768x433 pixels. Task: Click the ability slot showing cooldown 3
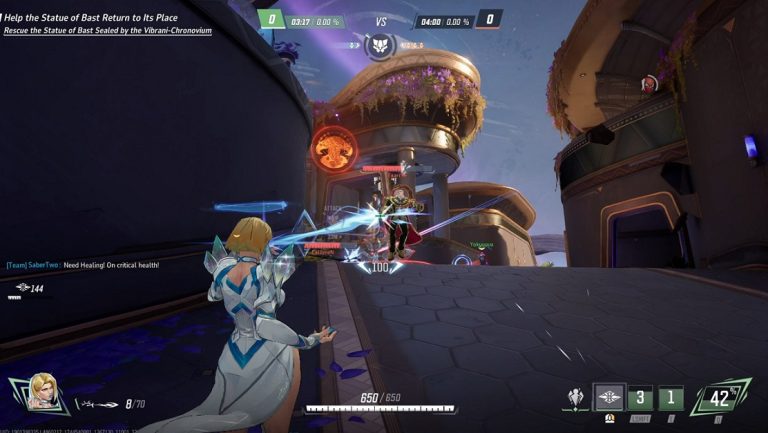pyautogui.click(x=640, y=398)
